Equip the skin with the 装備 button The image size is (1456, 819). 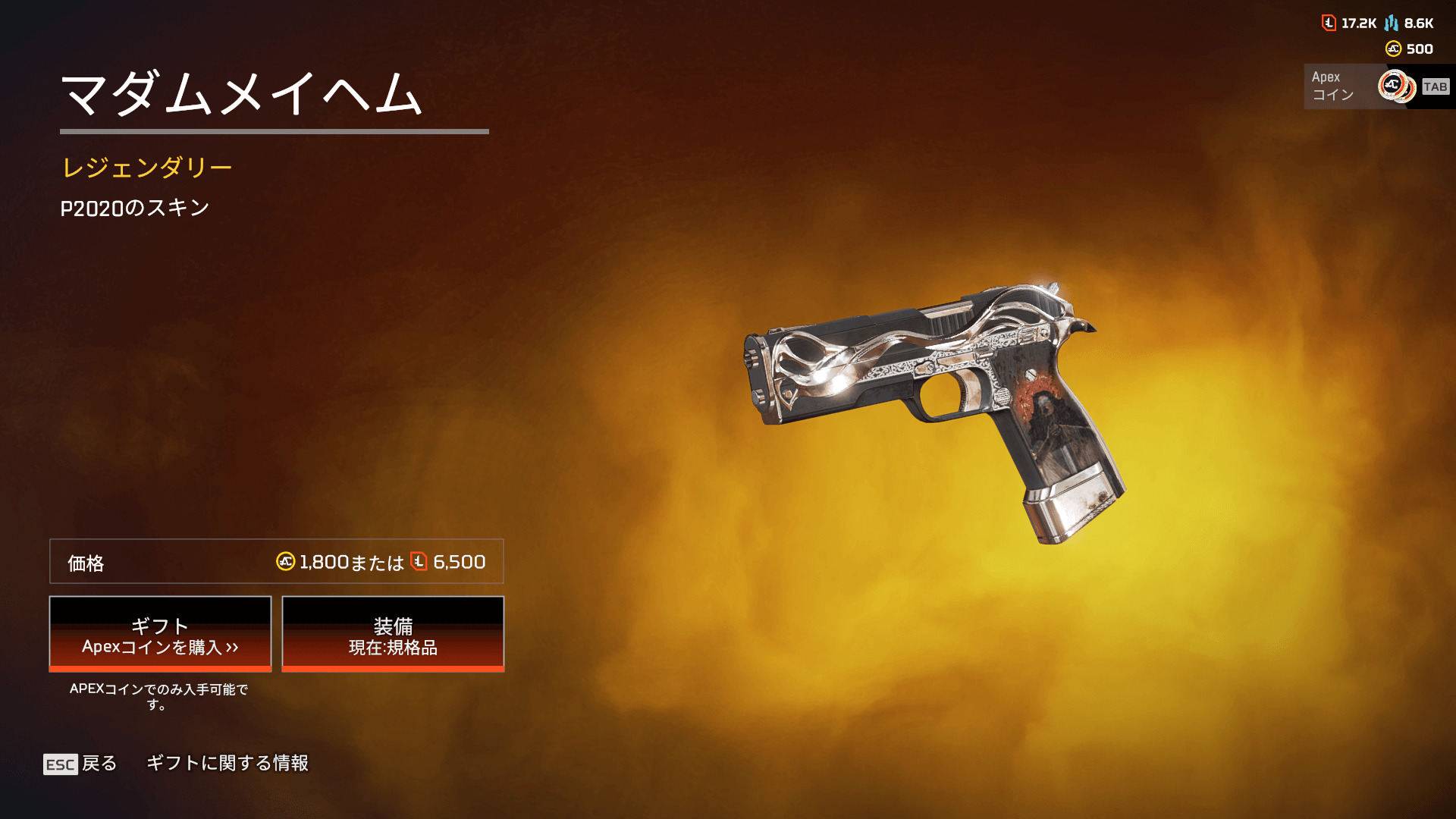(393, 634)
